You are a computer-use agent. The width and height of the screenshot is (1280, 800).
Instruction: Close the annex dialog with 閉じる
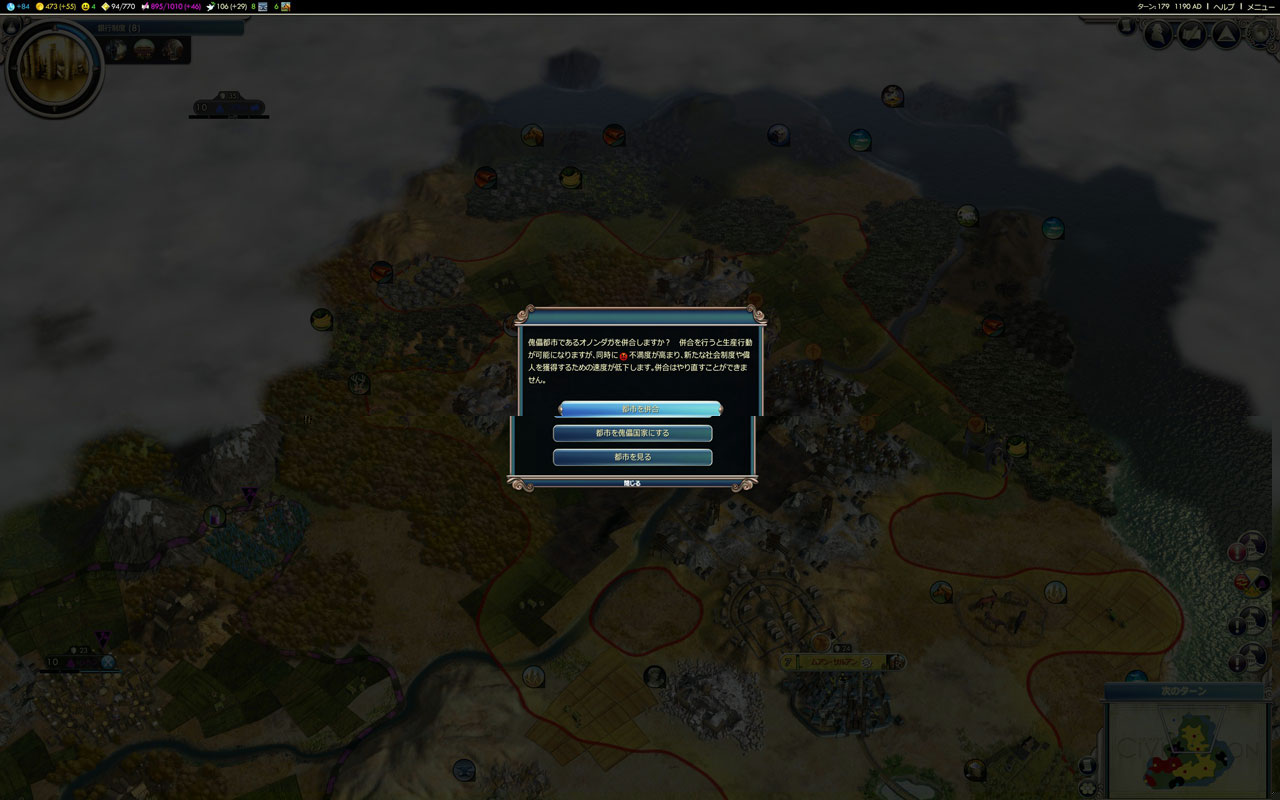[632, 483]
